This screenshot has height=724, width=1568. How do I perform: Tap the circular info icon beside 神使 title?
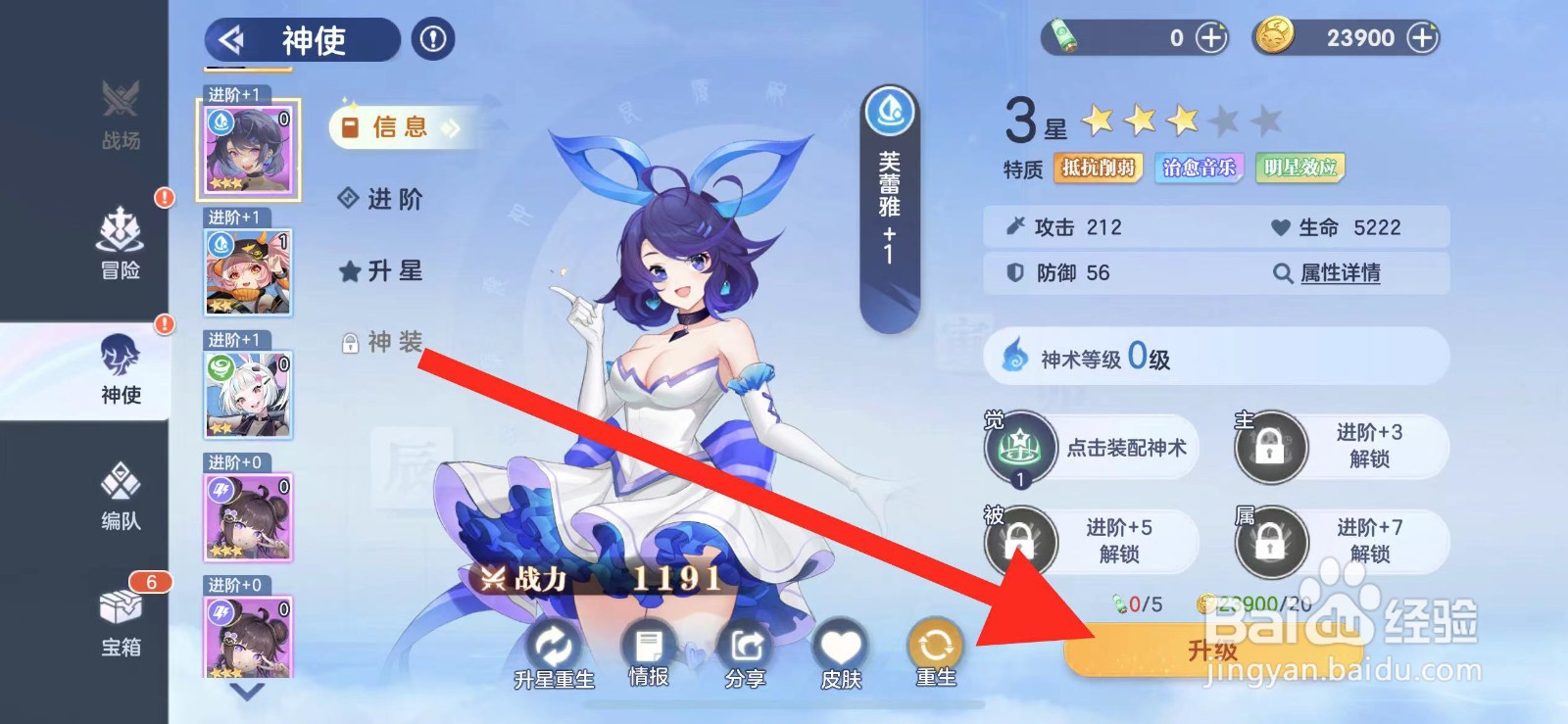click(432, 40)
